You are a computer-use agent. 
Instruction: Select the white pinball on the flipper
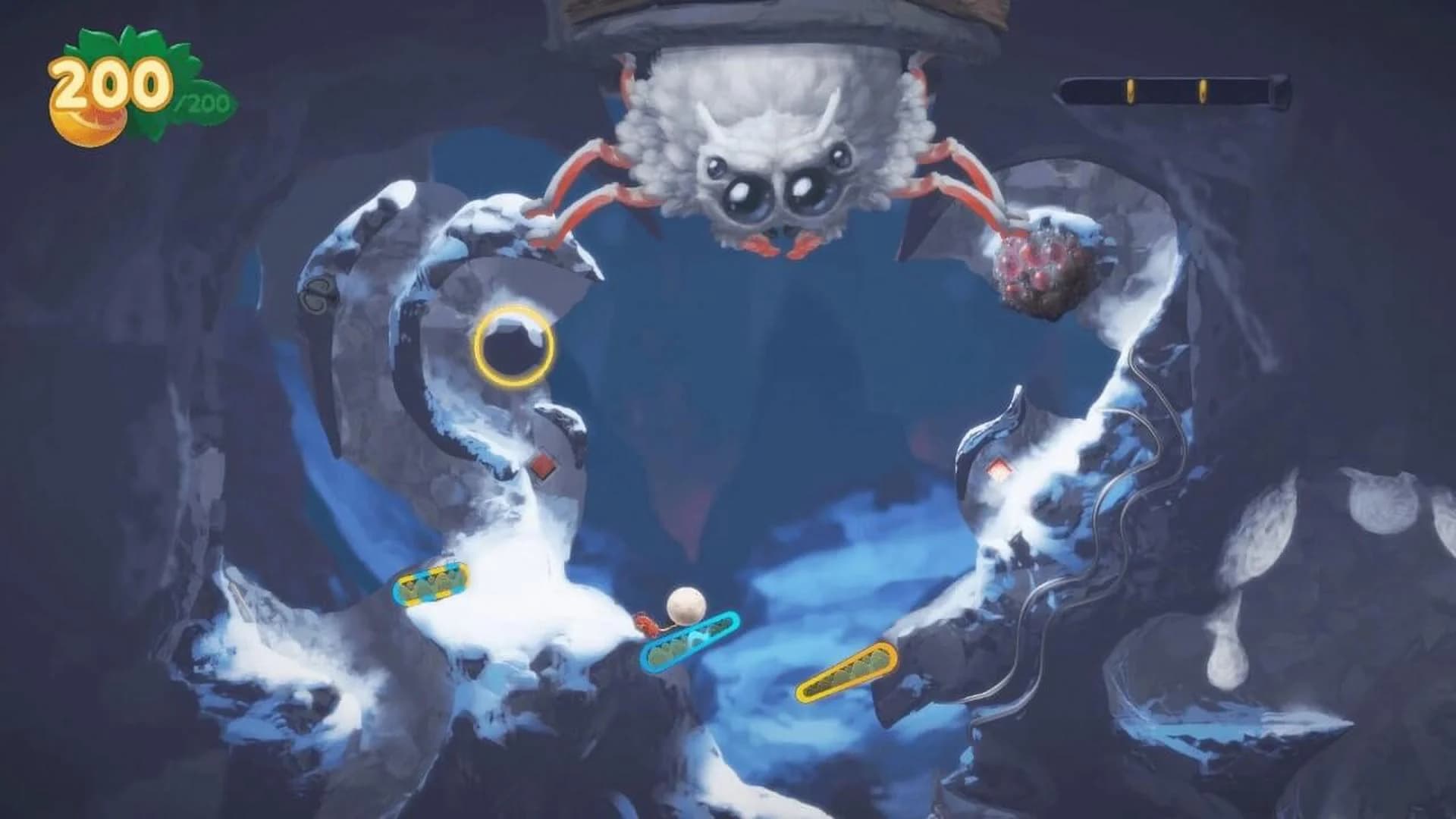(686, 605)
